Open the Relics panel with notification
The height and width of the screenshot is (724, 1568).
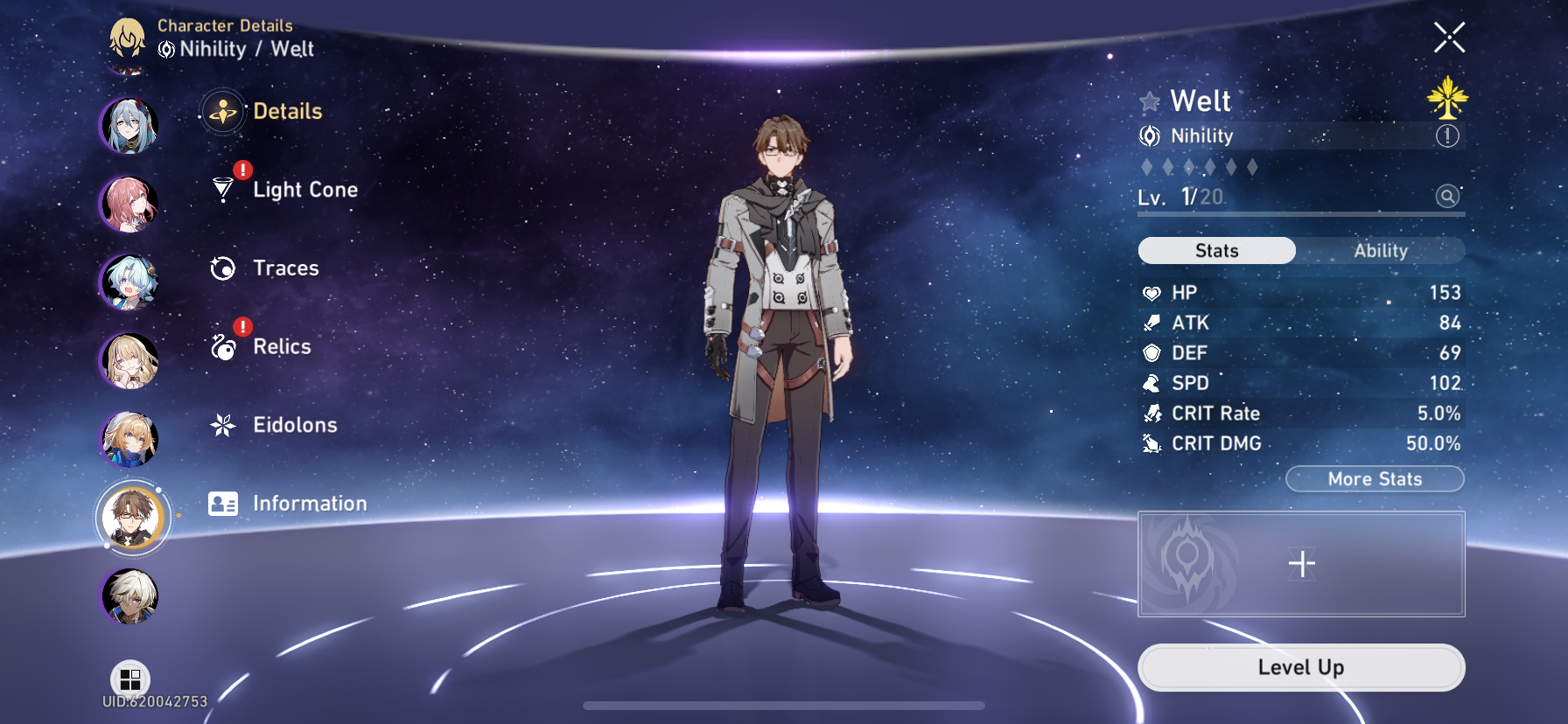click(x=281, y=346)
